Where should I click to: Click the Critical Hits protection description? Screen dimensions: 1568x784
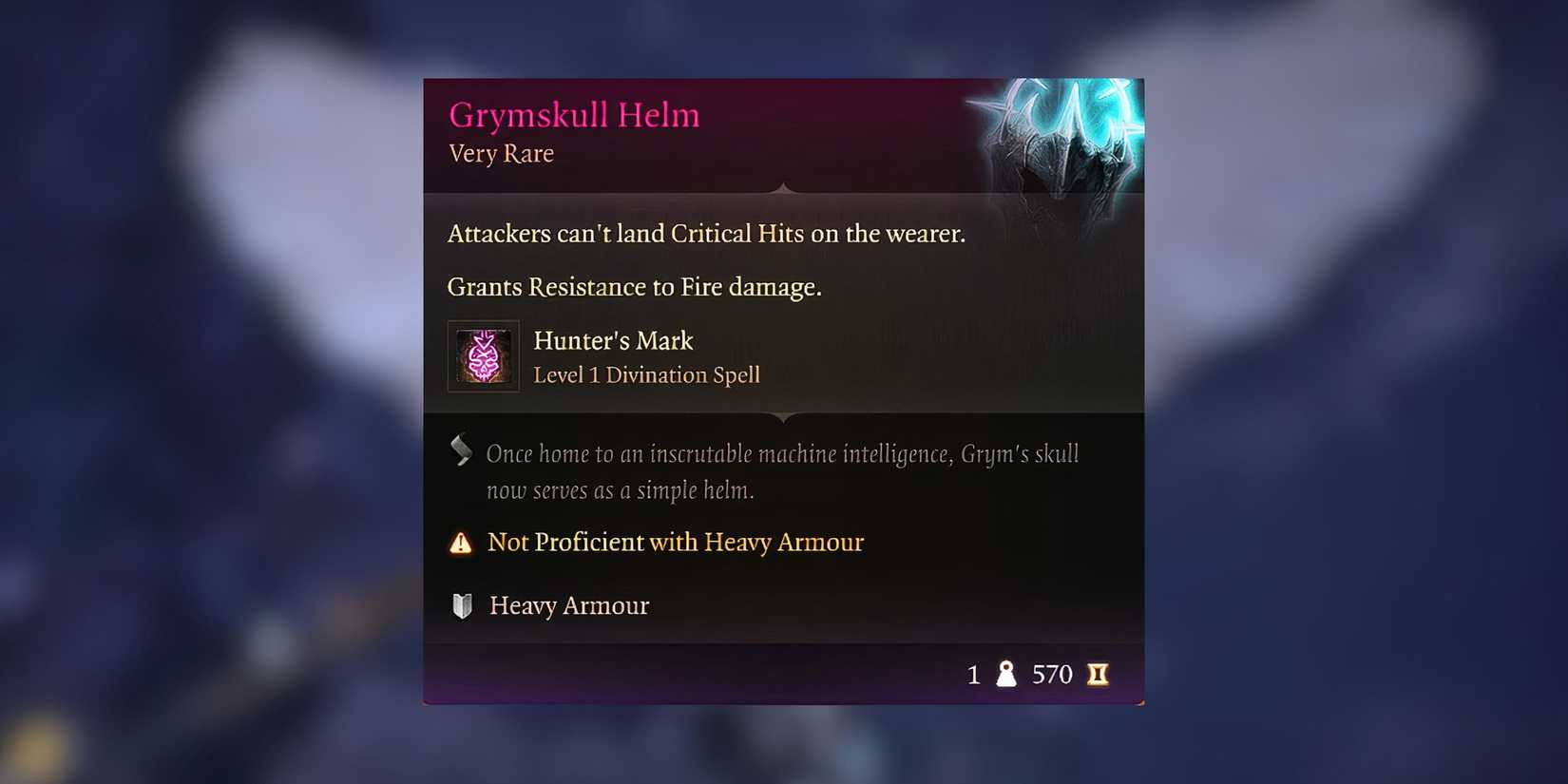(706, 233)
